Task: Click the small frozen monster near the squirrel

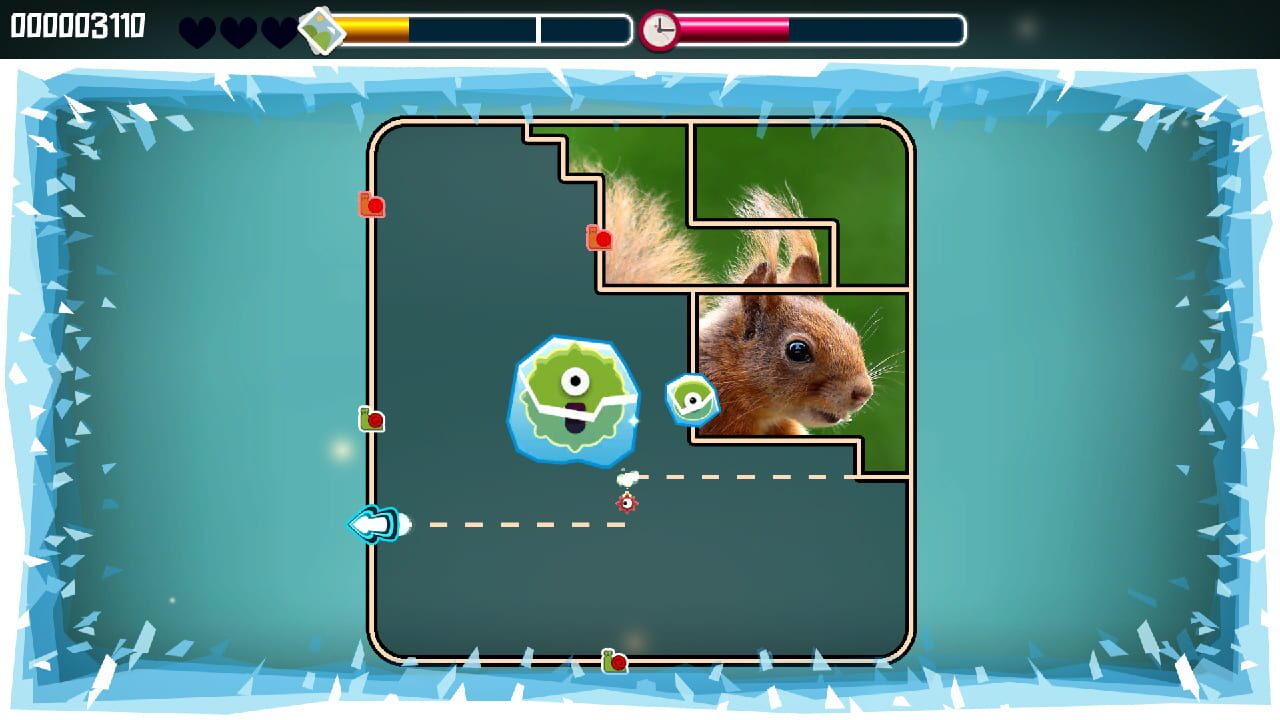Action: [690, 397]
